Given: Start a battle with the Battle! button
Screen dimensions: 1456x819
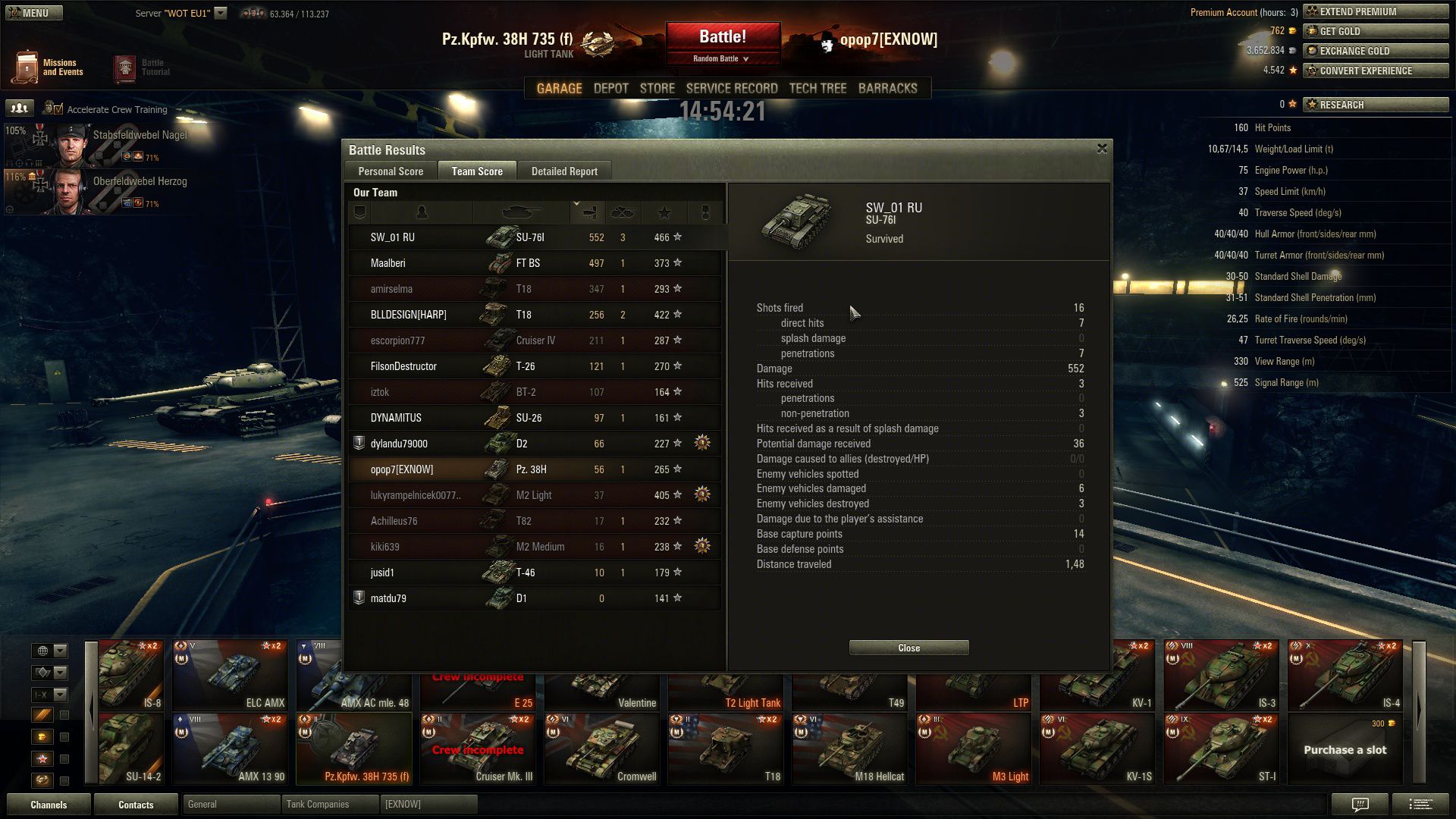Looking at the screenshot, I should point(723,36).
